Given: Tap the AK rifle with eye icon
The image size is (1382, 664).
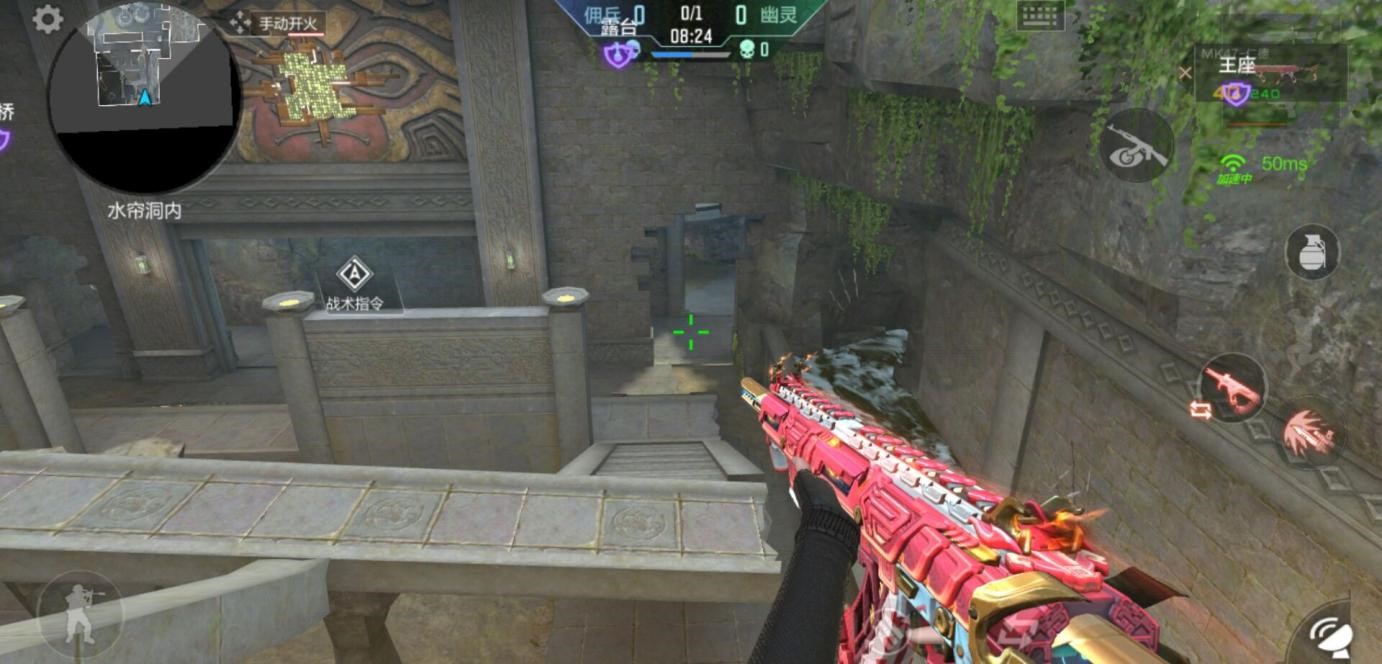Looking at the screenshot, I should click(x=1136, y=146).
